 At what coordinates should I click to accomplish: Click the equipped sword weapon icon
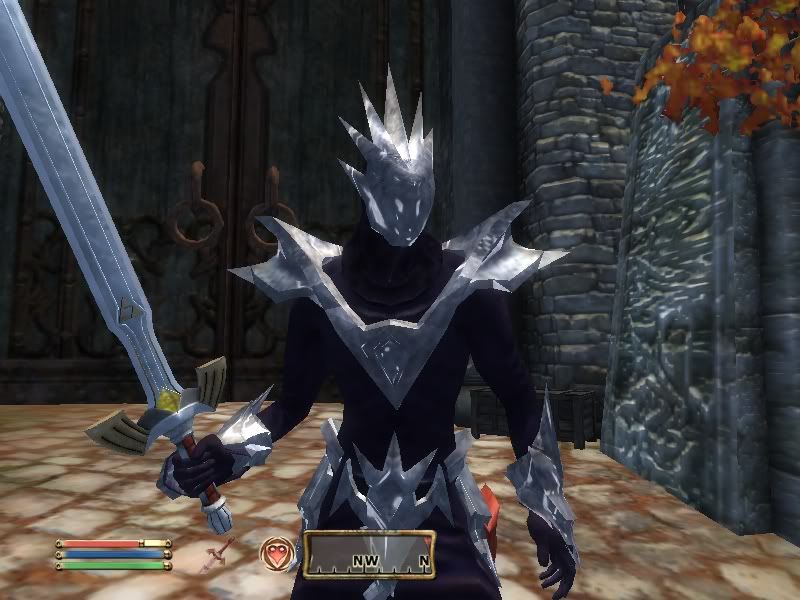tap(220, 553)
